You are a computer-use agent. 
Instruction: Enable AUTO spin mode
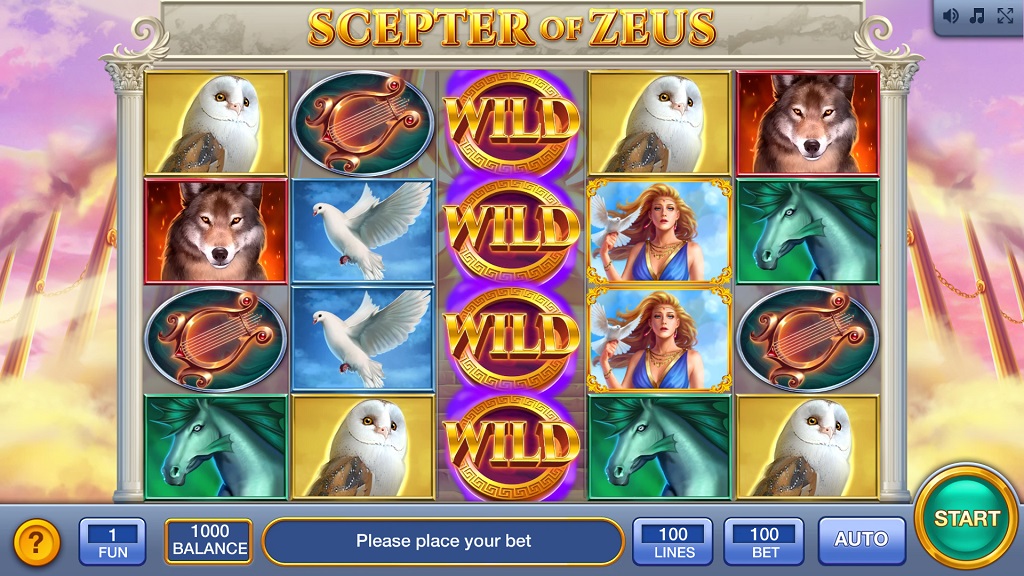point(861,540)
